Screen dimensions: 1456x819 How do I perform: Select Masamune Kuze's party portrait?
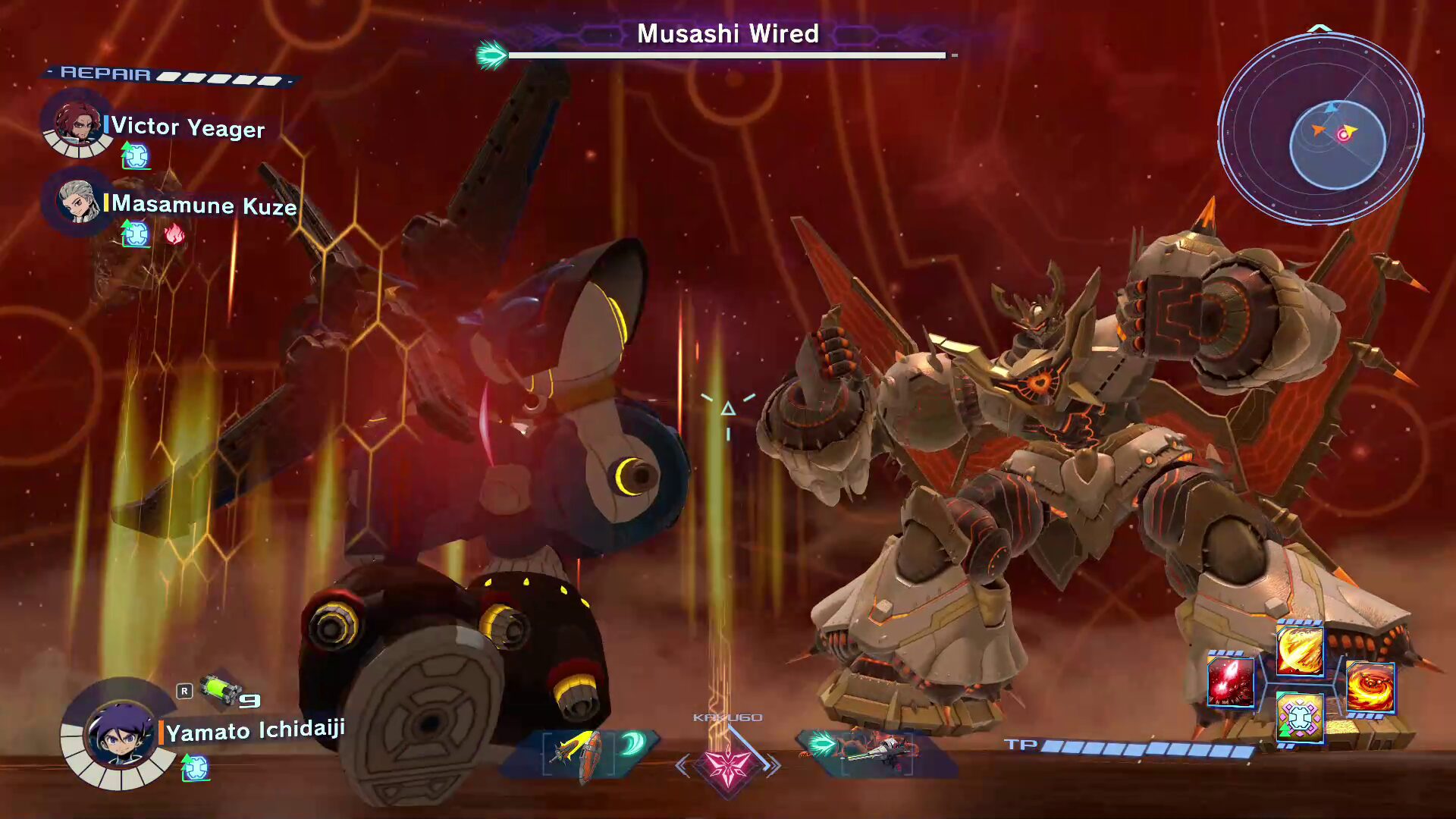click(78, 201)
